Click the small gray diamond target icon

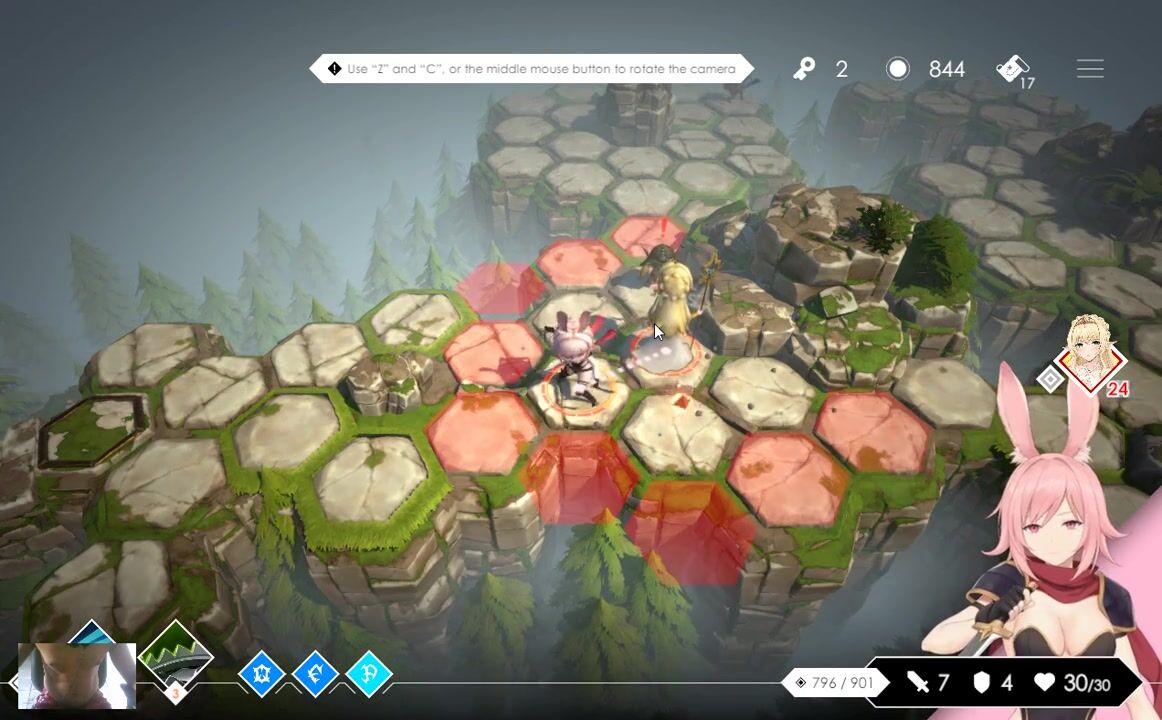coord(1050,379)
